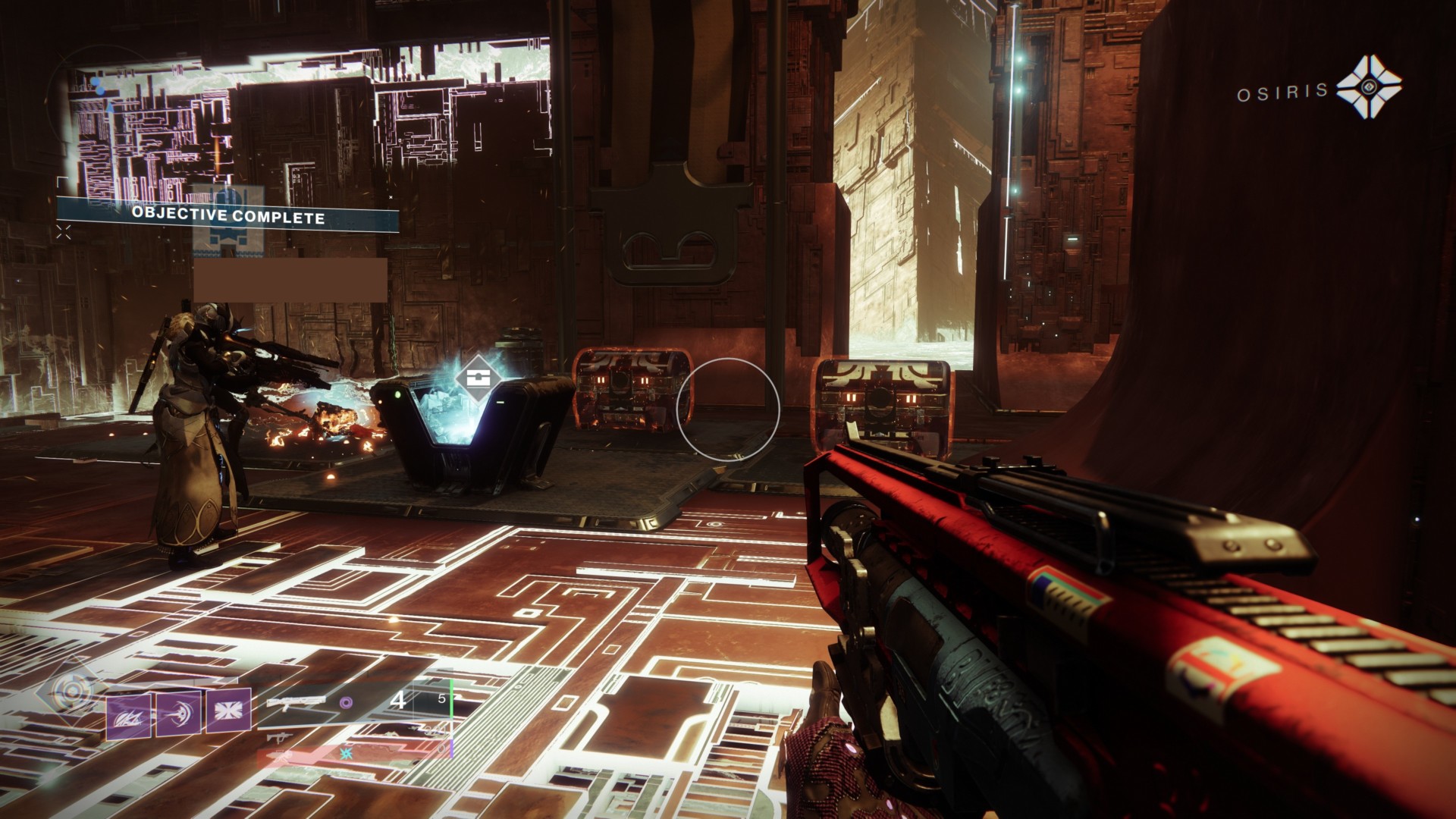Image resolution: width=1456 pixels, height=819 pixels.
Task: Click the diamond-shaped Super ability icon
Action: pyautogui.click(x=73, y=693)
